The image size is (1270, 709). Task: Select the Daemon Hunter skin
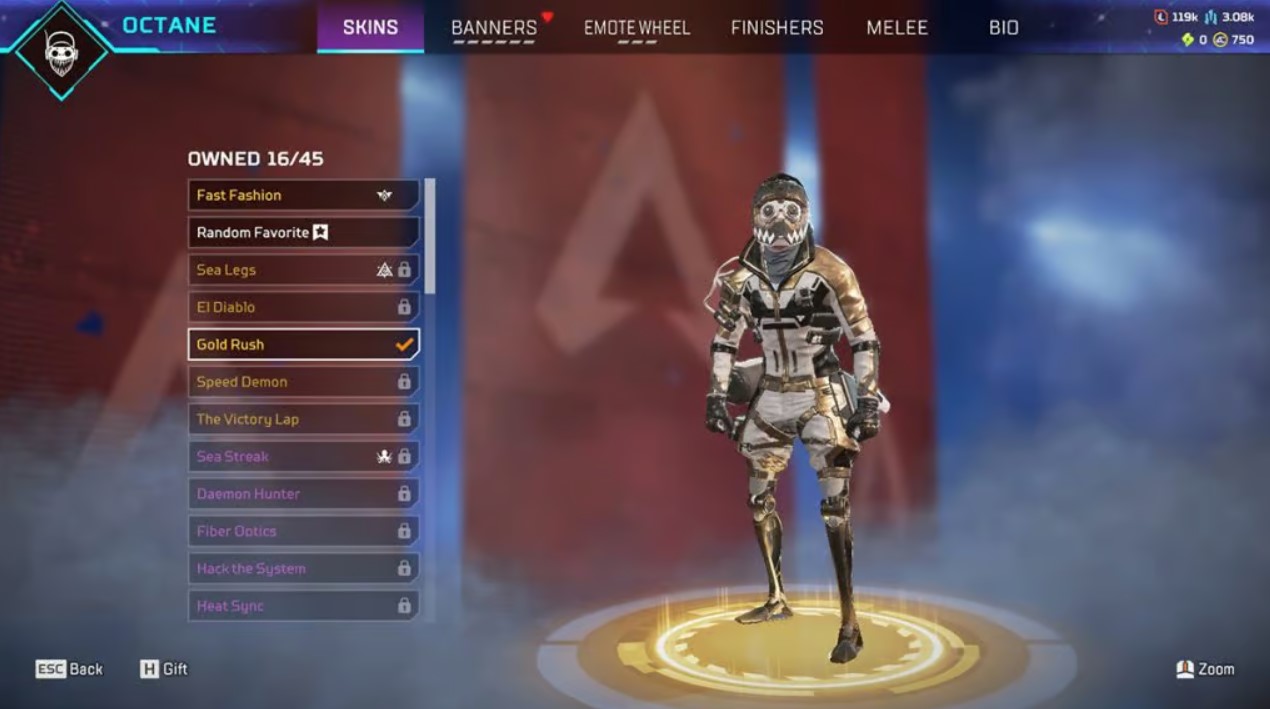click(x=303, y=493)
